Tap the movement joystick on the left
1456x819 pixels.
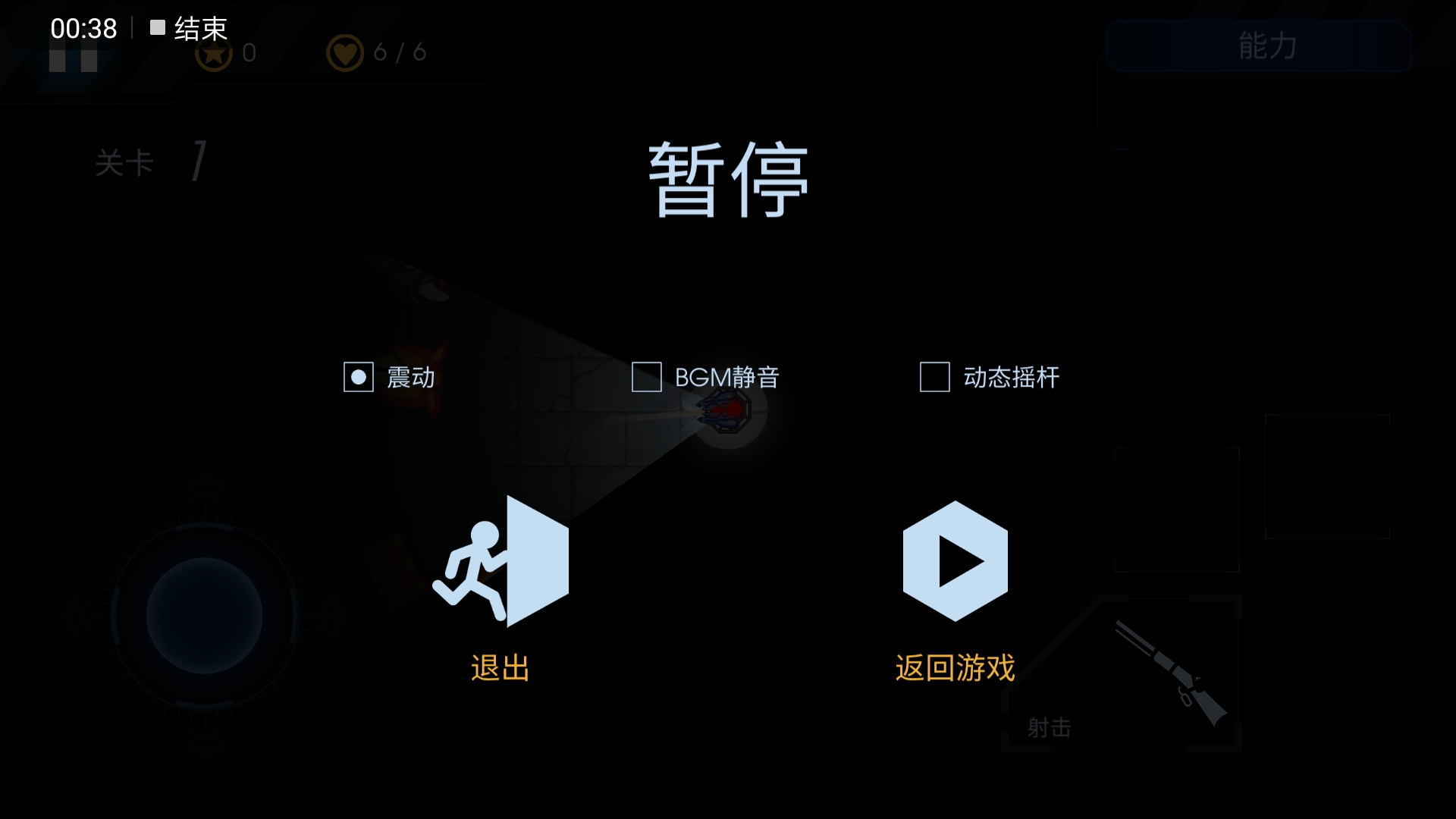coord(203,616)
